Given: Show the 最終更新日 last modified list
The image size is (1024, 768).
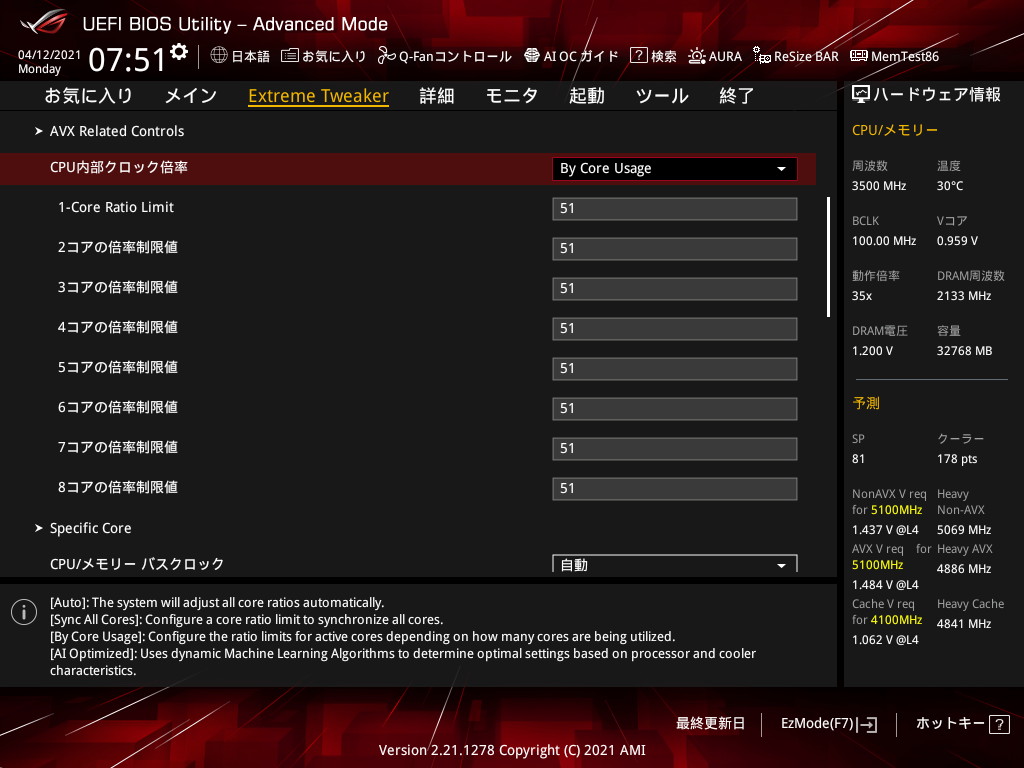Looking at the screenshot, I should point(710,723).
